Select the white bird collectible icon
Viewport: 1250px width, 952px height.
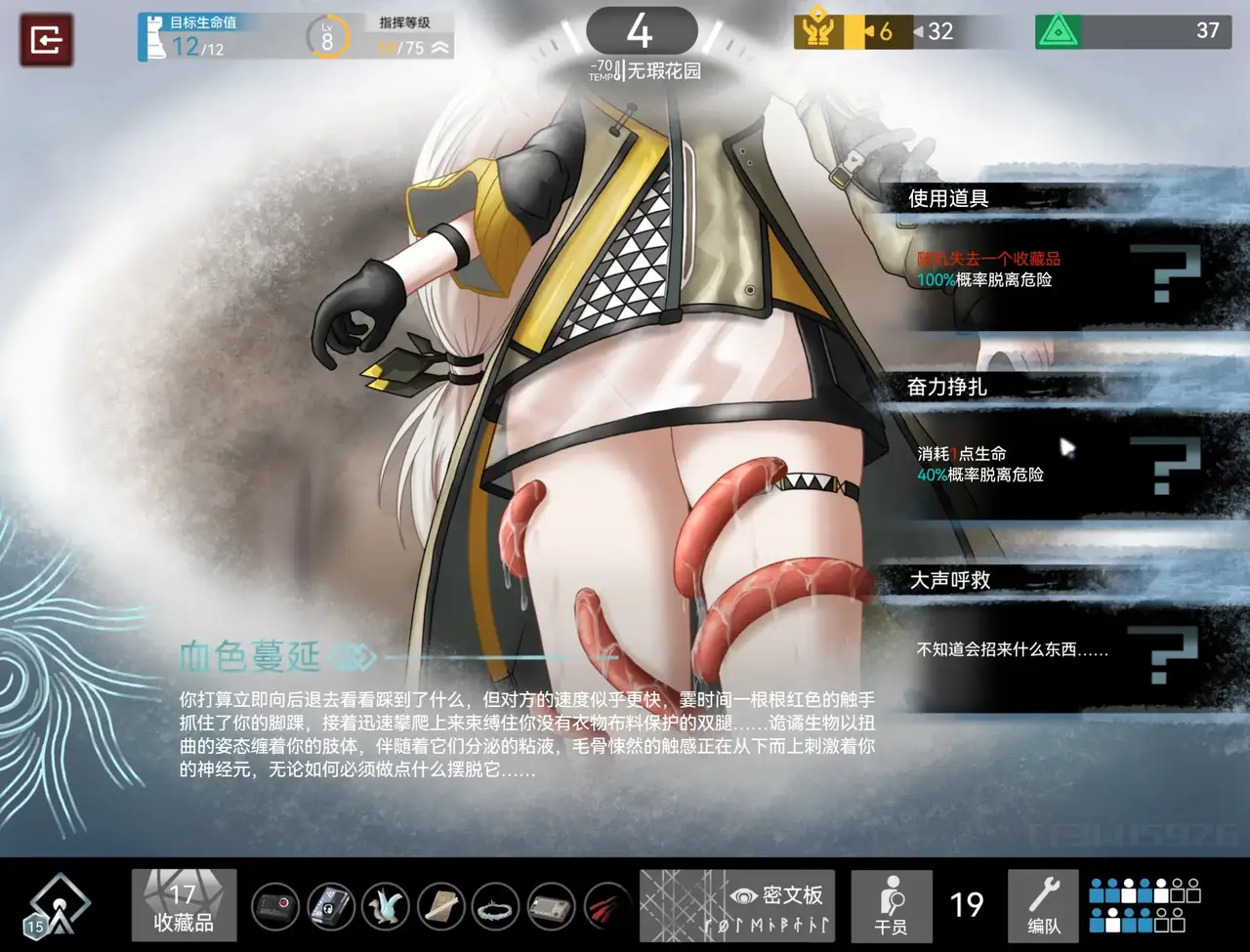(387, 906)
